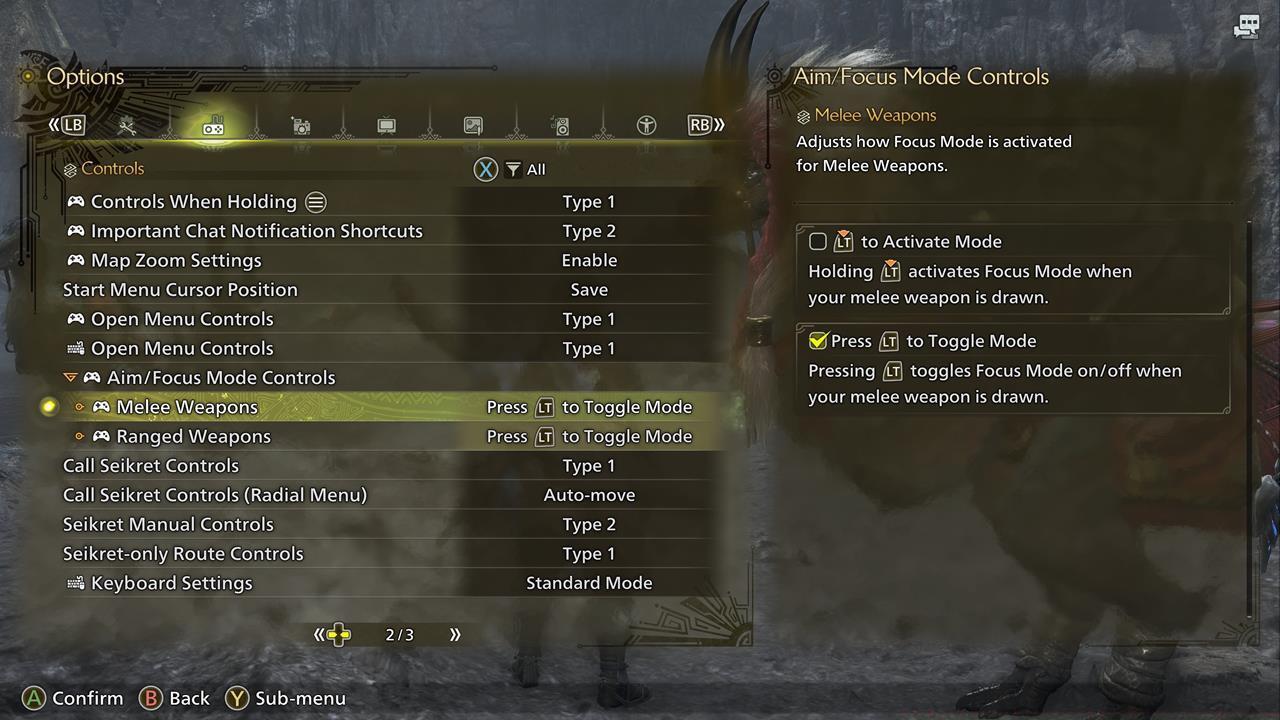Open the monitor display settings tab icon
Screen dimensions: 1280x720
point(386,125)
